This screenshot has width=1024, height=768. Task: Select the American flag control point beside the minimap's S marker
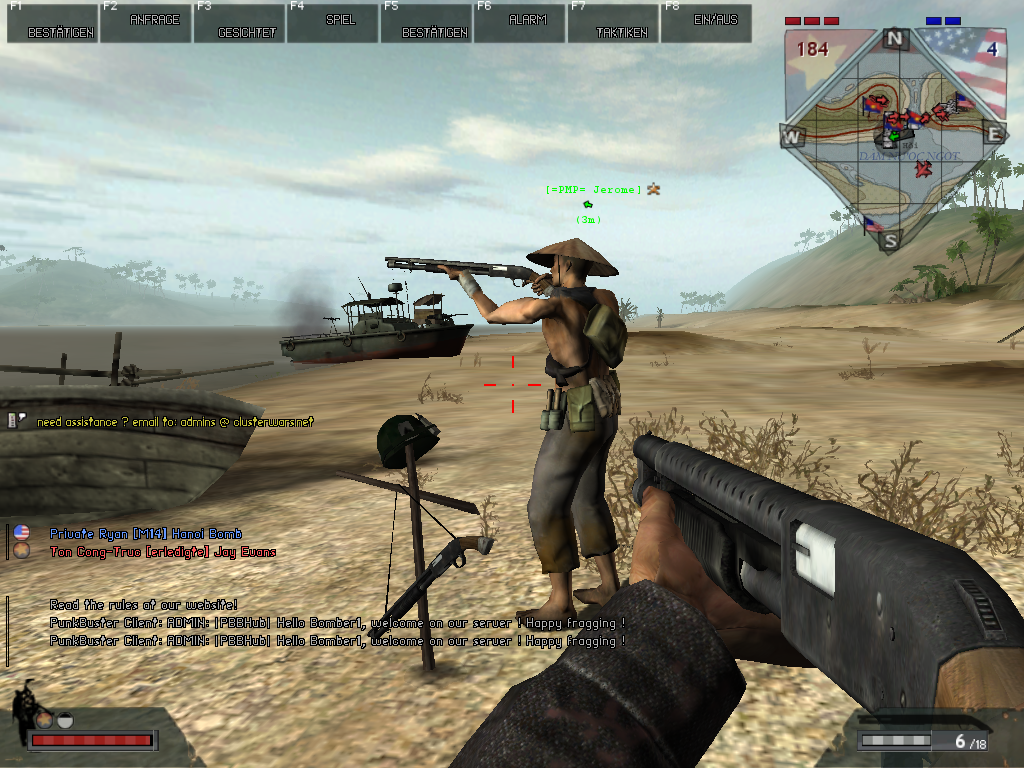(x=871, y=224)
